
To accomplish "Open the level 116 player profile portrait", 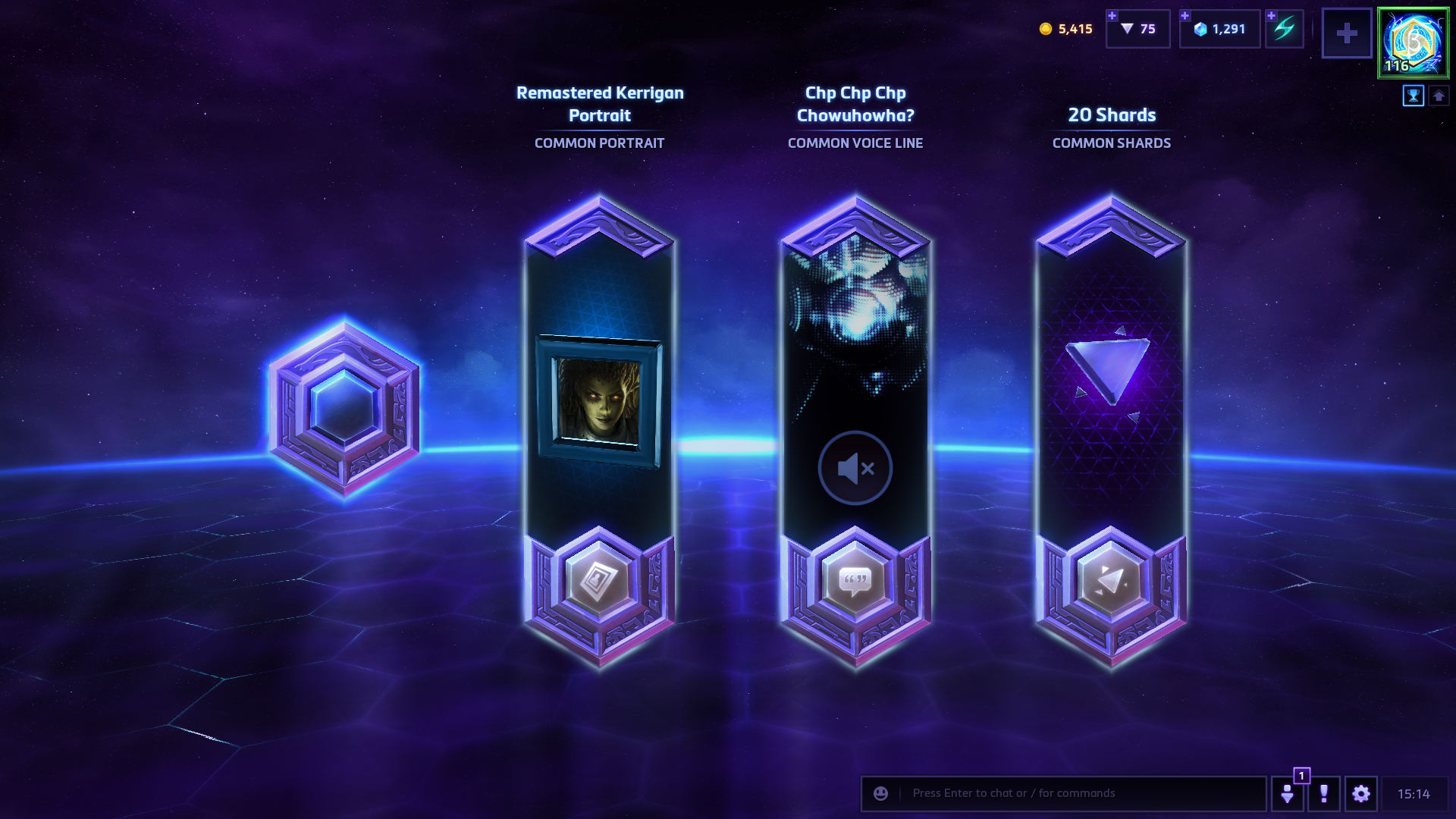I will (1413, 43).
